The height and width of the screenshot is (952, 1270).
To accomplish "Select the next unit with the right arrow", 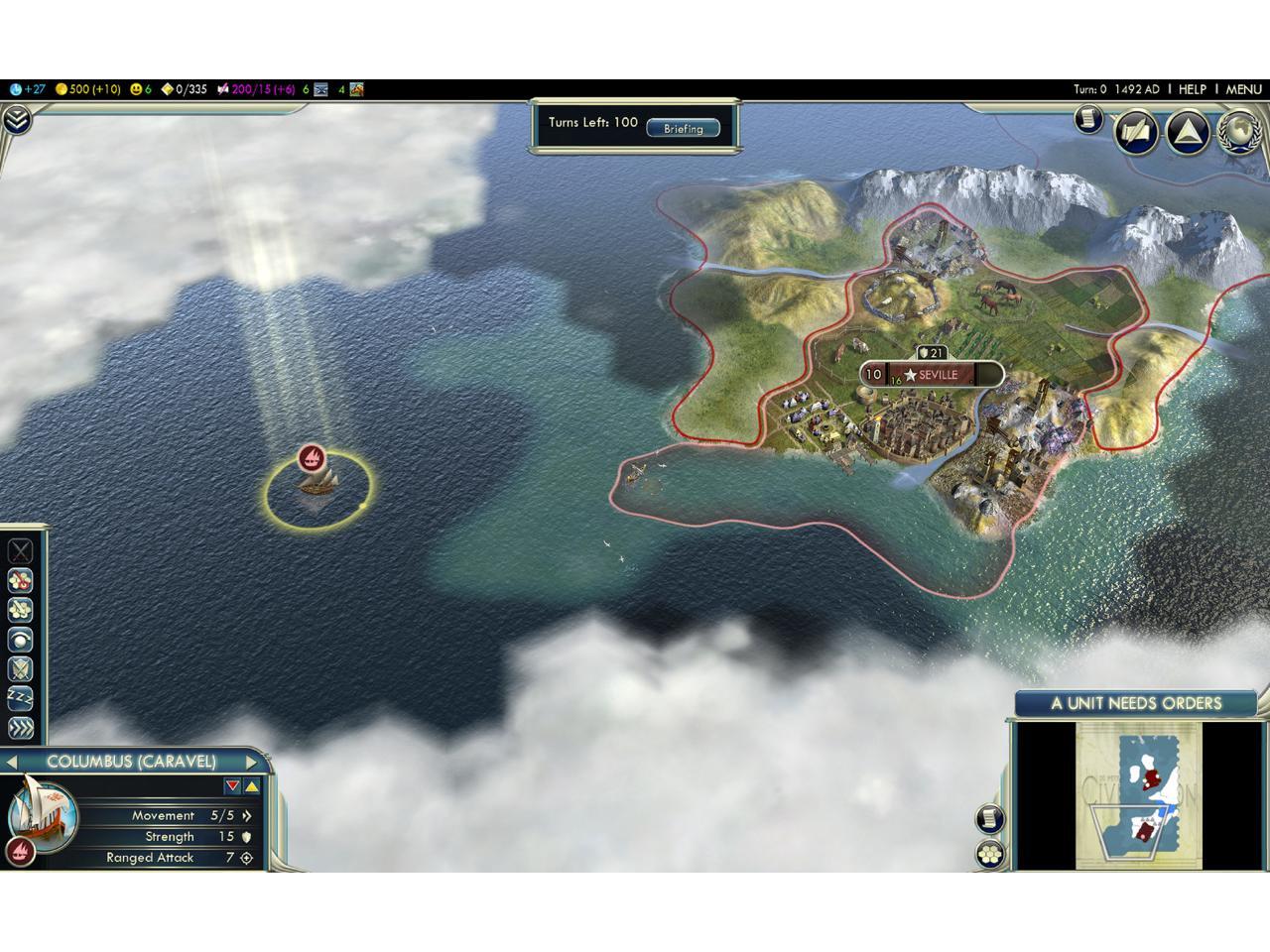I will tap(251, 763).
